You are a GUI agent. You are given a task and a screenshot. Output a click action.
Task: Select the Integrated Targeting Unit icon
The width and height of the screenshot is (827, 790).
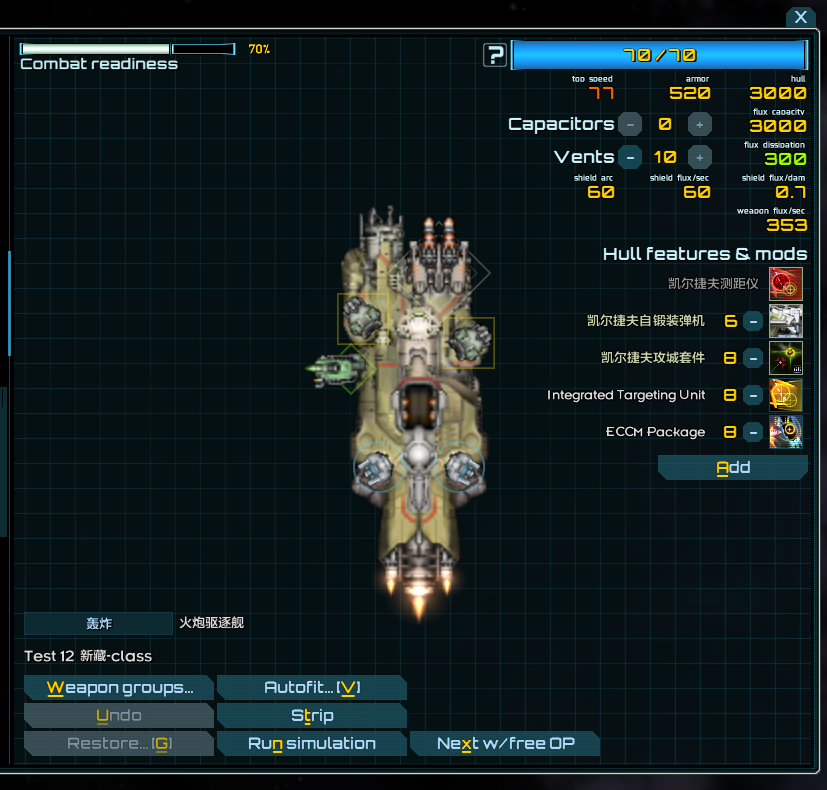(786, 395)
